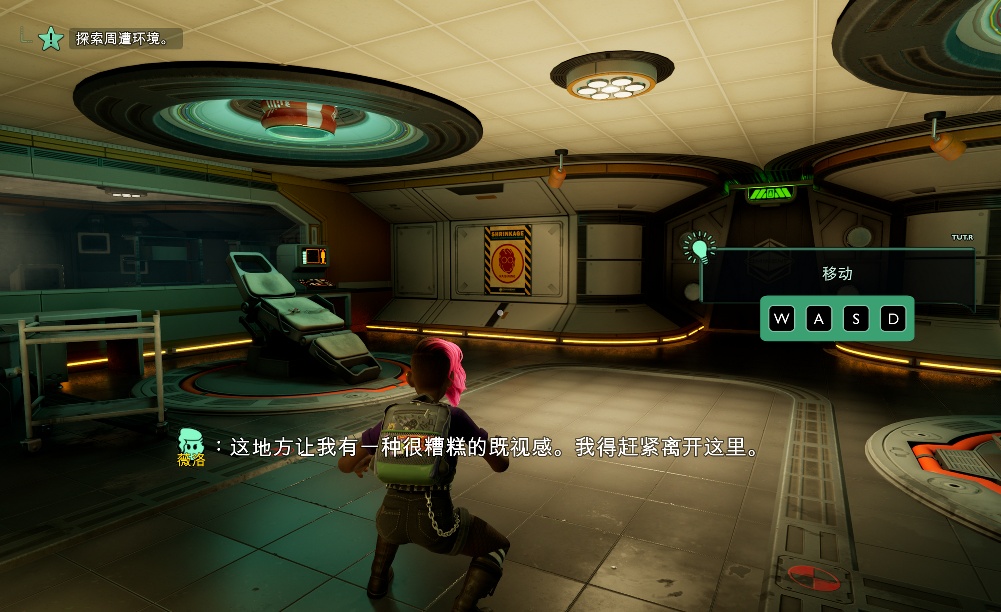Click the green star objective icon

point(51,39)
